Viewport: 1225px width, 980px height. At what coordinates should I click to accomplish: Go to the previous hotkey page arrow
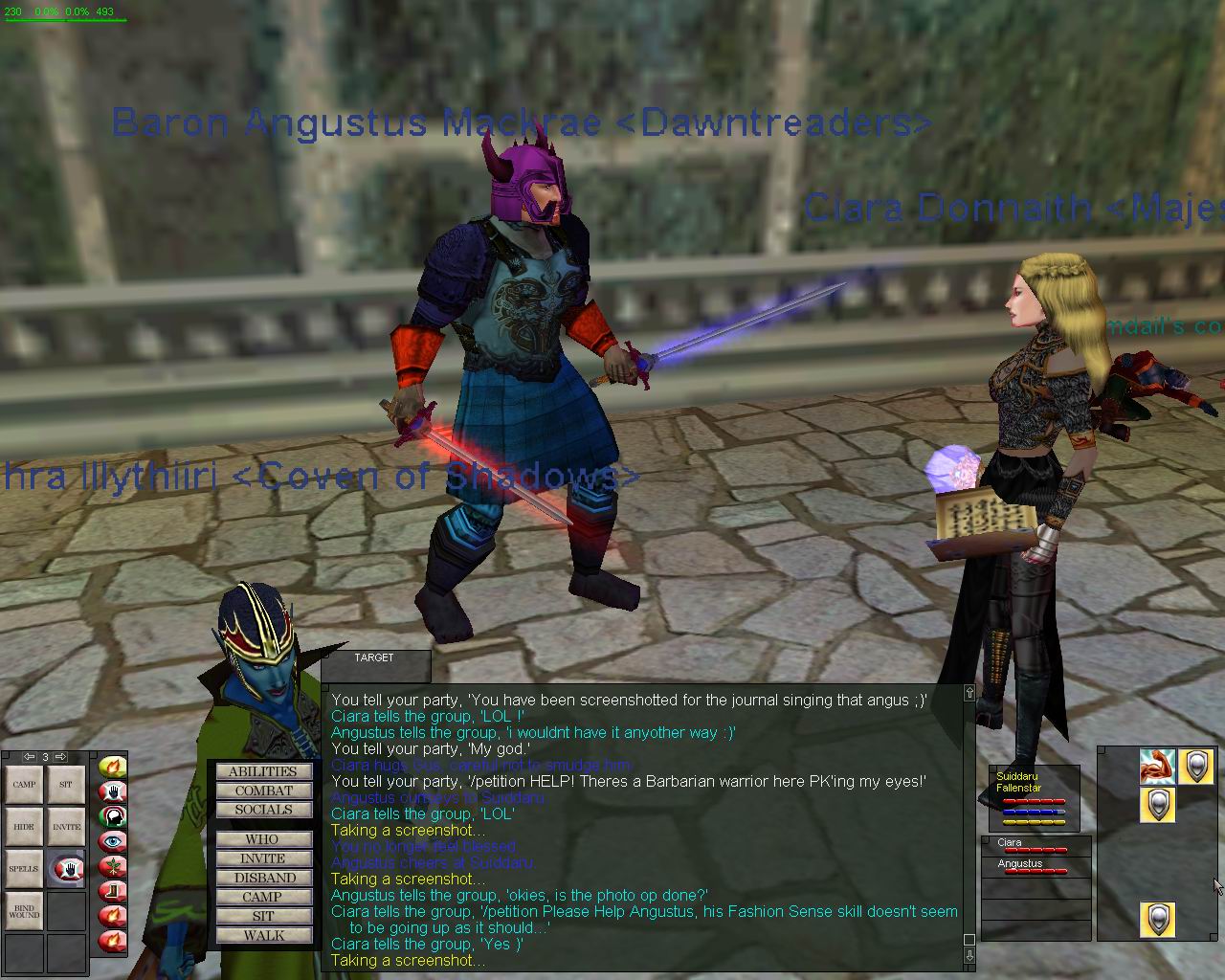click(x=30, y=757)
